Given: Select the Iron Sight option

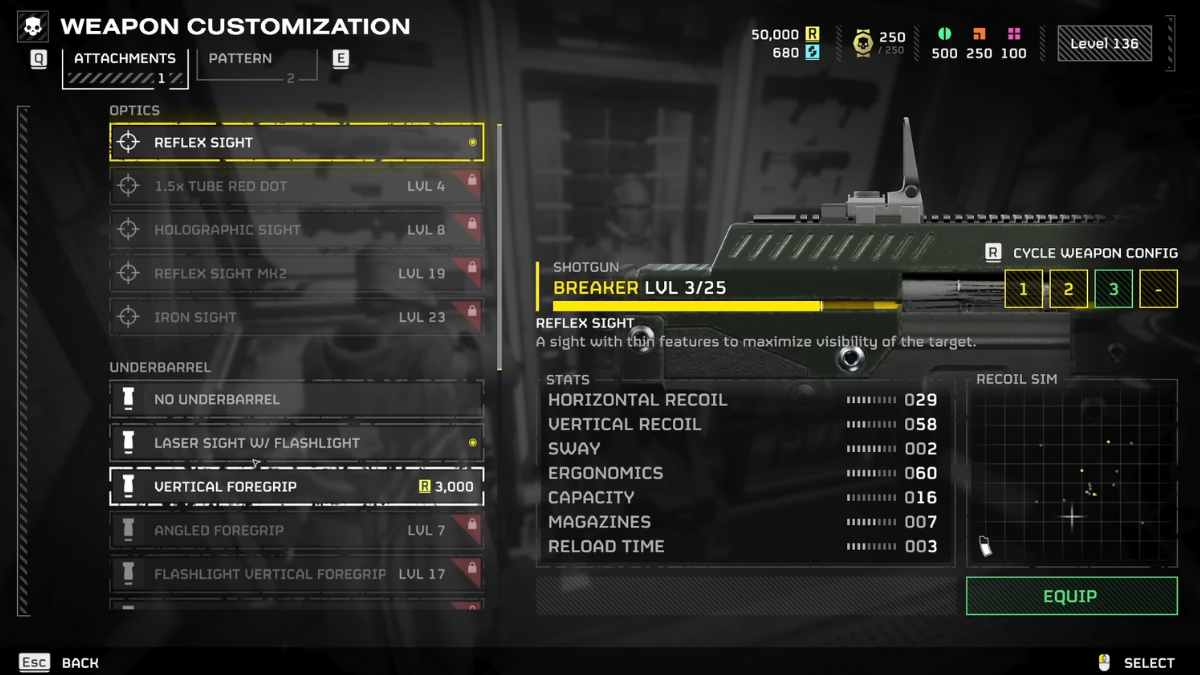Looking at the screenshot, I should click(x=296, y=317).
